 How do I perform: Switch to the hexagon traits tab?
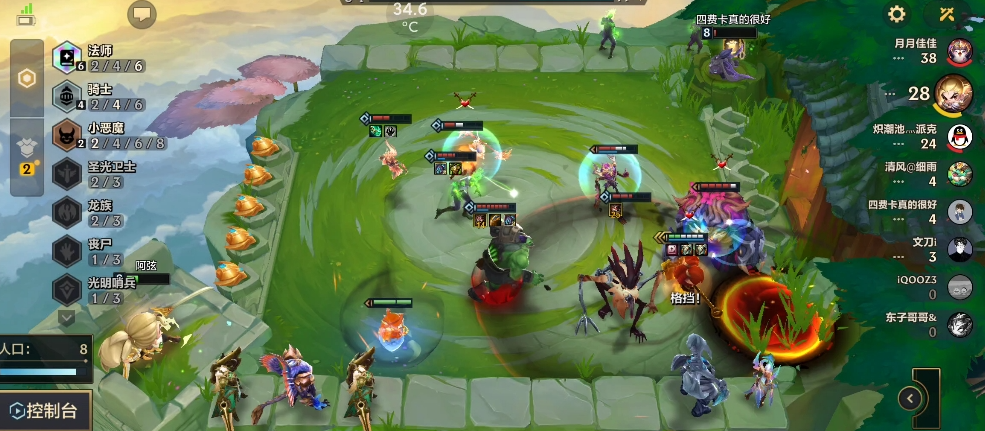tap(27, 78)
